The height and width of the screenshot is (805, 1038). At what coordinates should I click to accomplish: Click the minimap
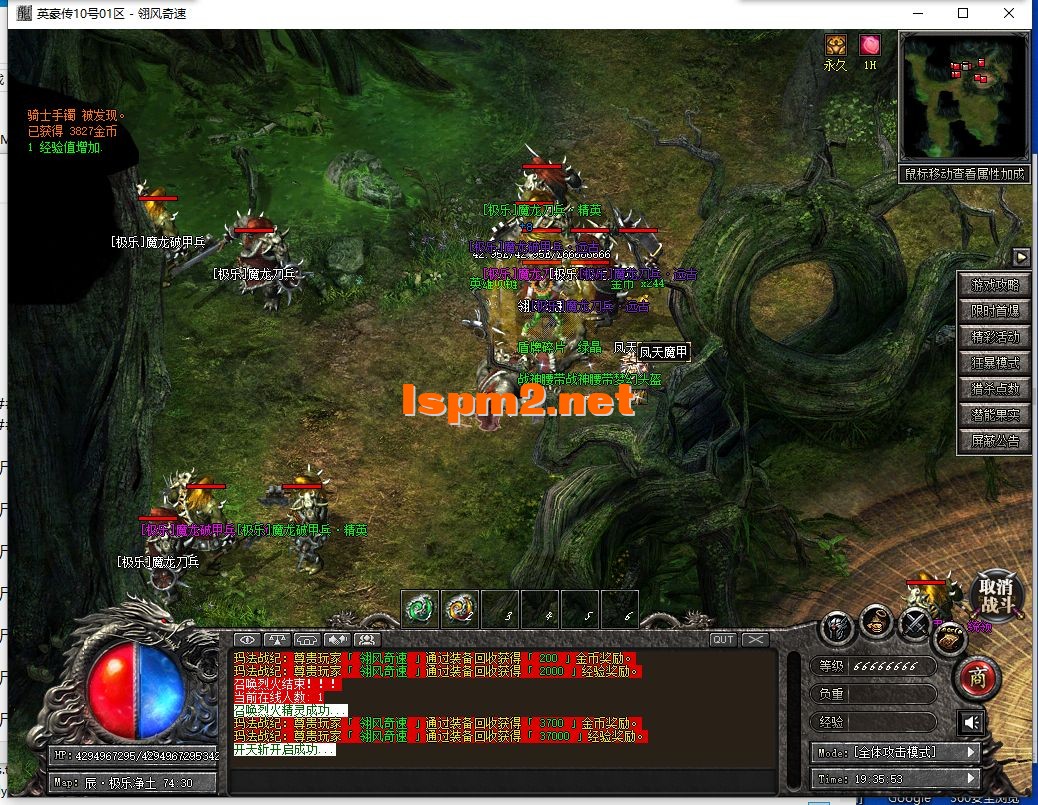(964, 96)
